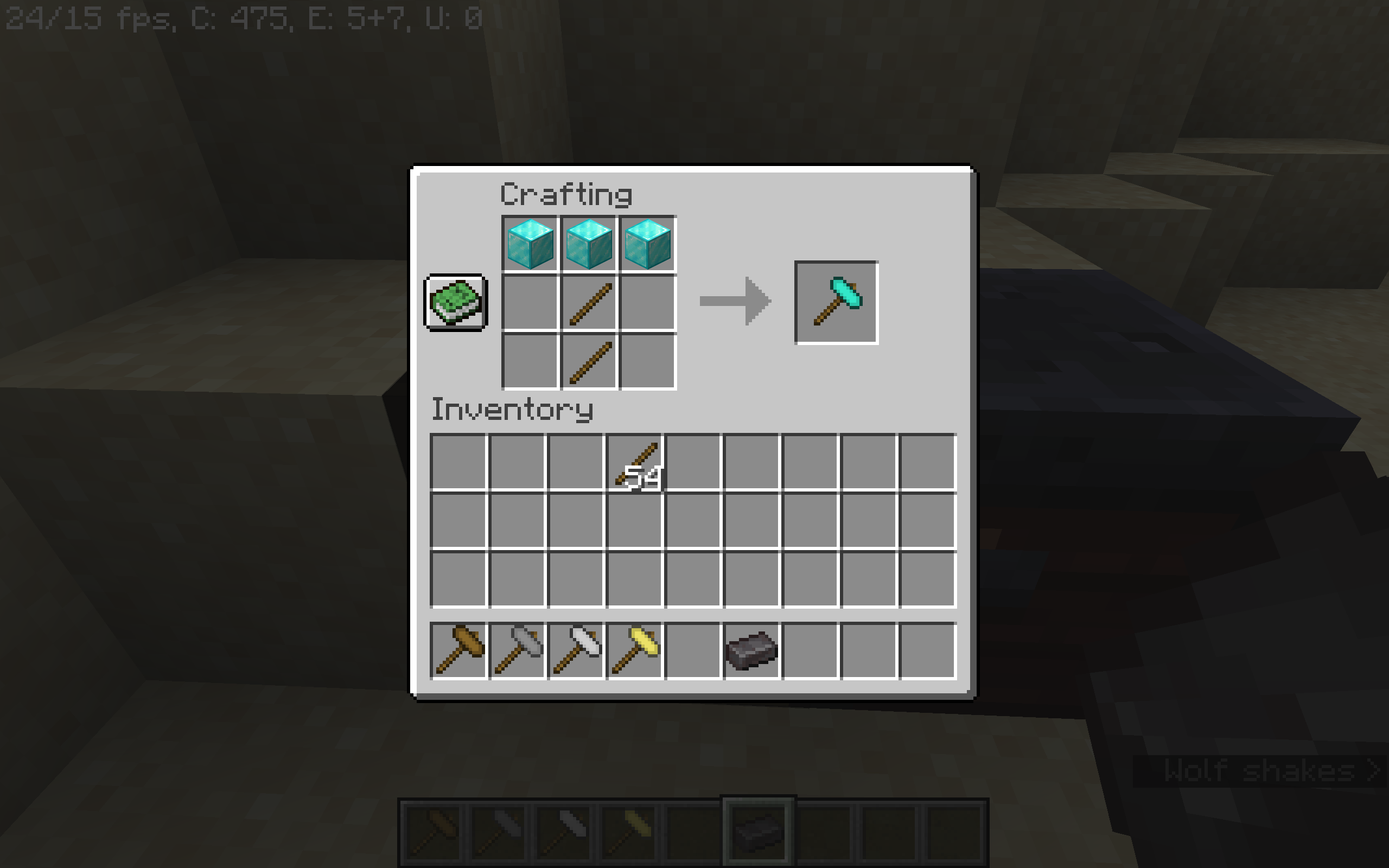The image size is (1389, 868).
Task: Click the empty hotbar slot beside the golden hammer
Action: click(694, 649)
